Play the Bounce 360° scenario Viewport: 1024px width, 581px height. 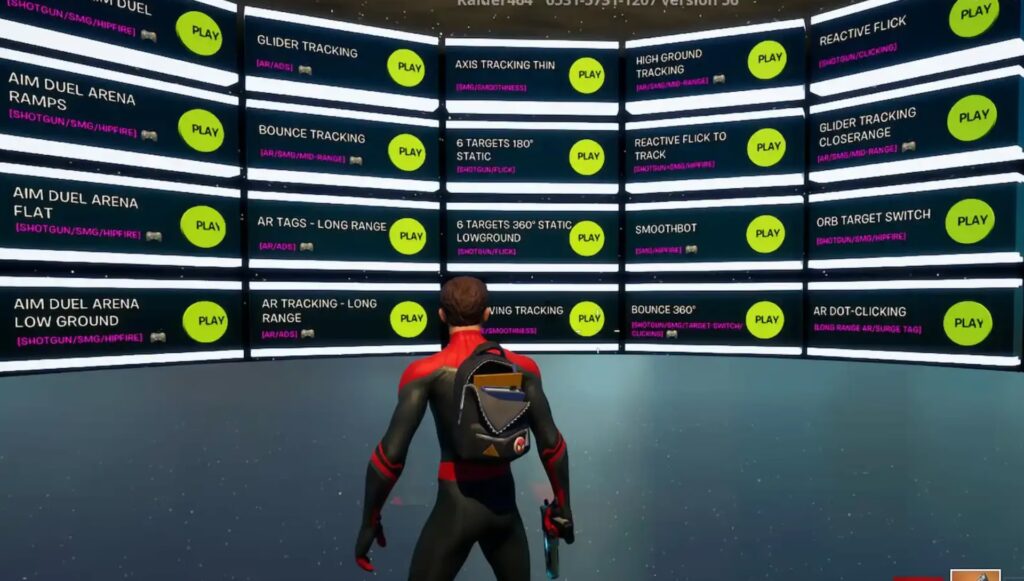coord(764,320)
